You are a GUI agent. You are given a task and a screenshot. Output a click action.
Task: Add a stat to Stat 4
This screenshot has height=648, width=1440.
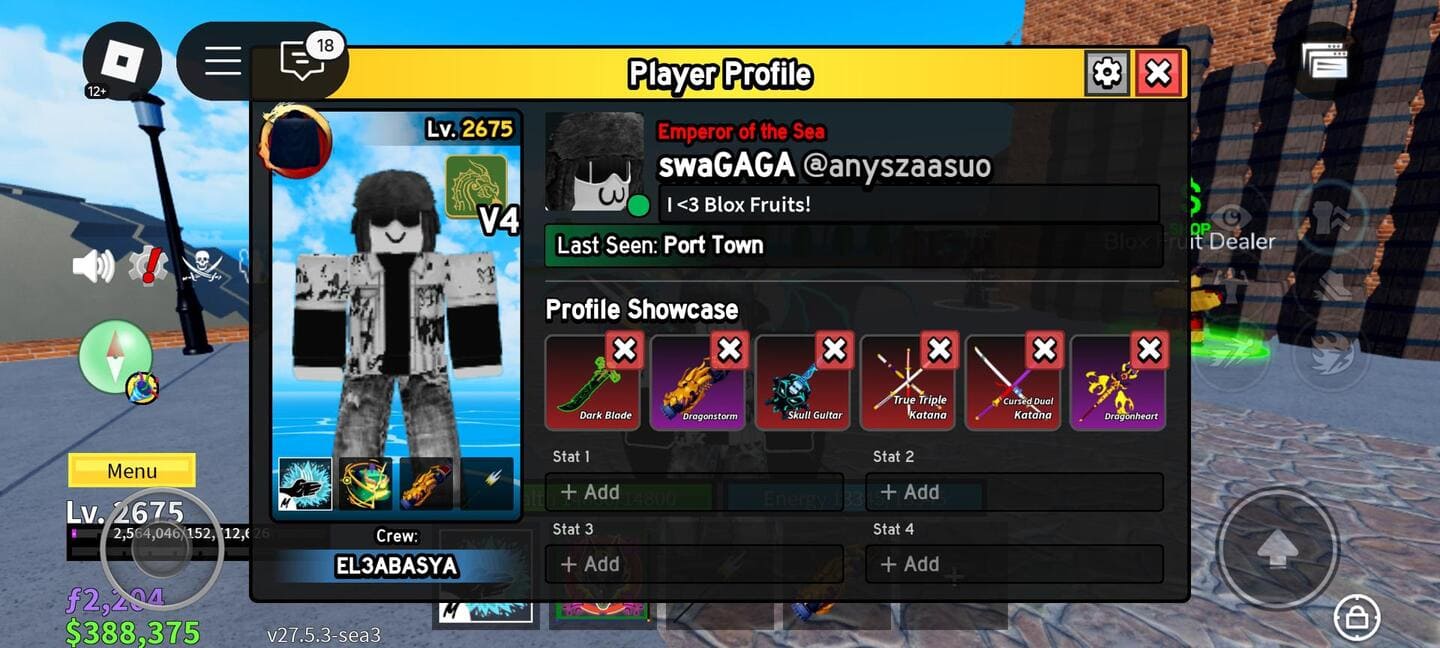[x=1014, y=564]
